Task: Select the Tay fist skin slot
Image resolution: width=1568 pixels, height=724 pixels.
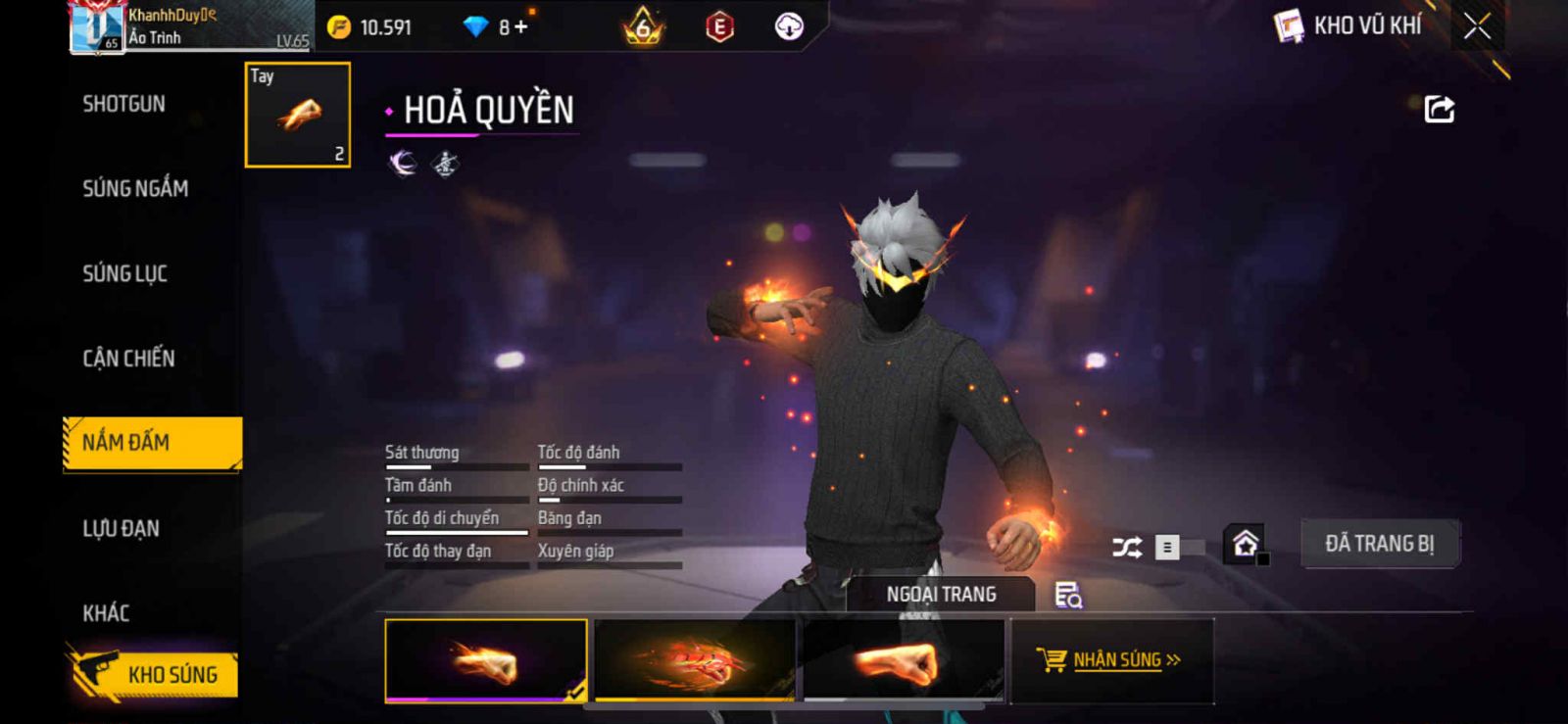Action: point(297,115)
